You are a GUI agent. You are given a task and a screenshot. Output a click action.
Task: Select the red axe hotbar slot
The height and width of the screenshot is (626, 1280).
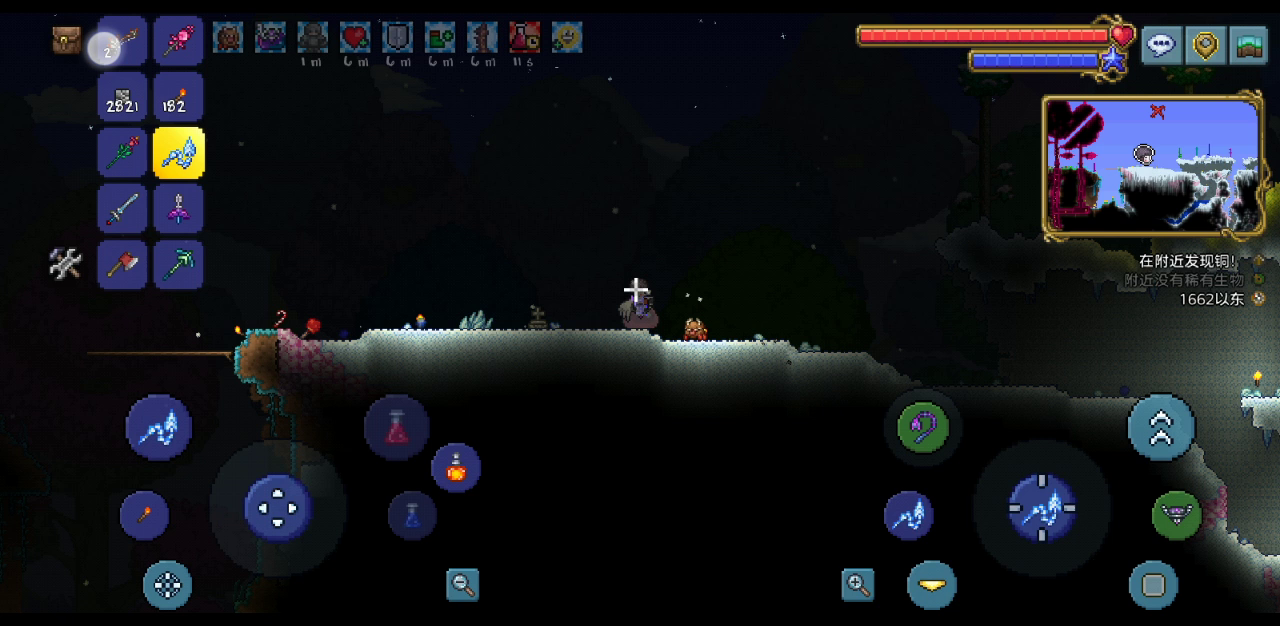coord(123,265)
